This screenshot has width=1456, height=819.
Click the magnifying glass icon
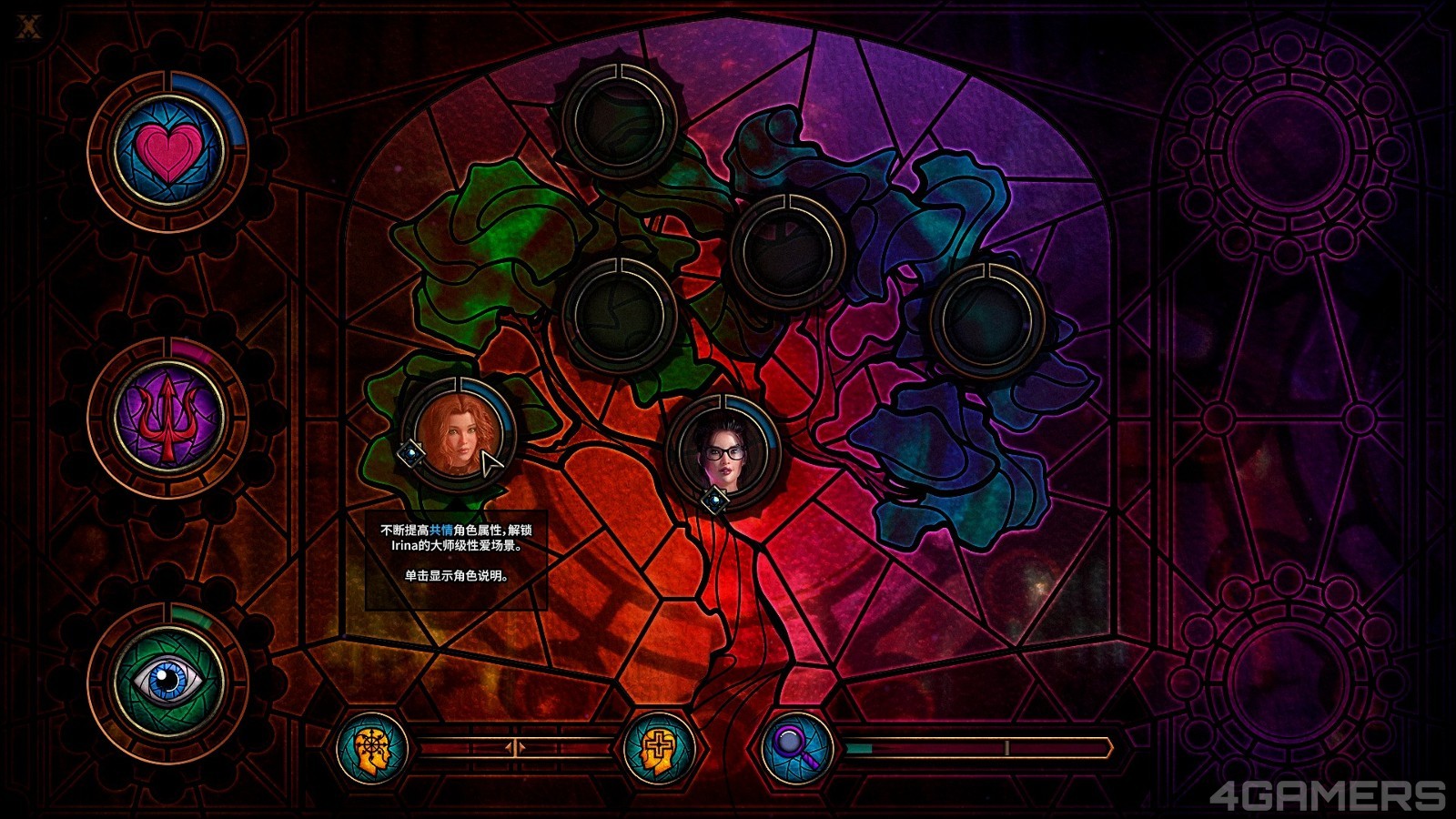pyautogui.click(x=797, y=748)
